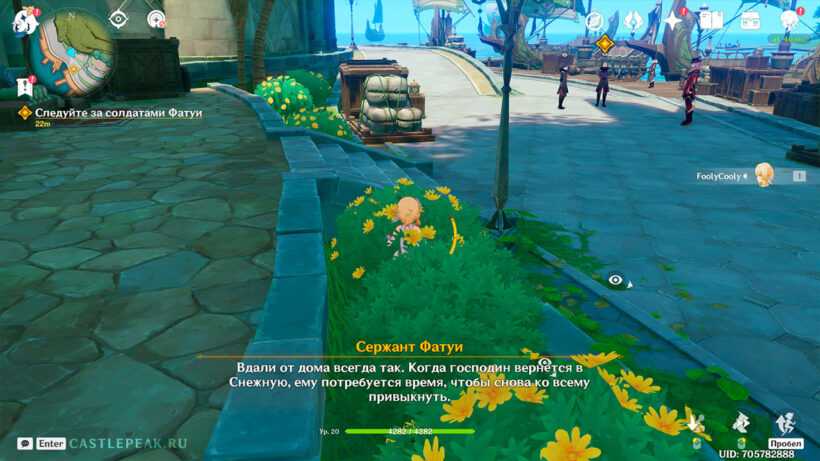
Task: Open the Paimon menu icon
Action: pos(24,21)
